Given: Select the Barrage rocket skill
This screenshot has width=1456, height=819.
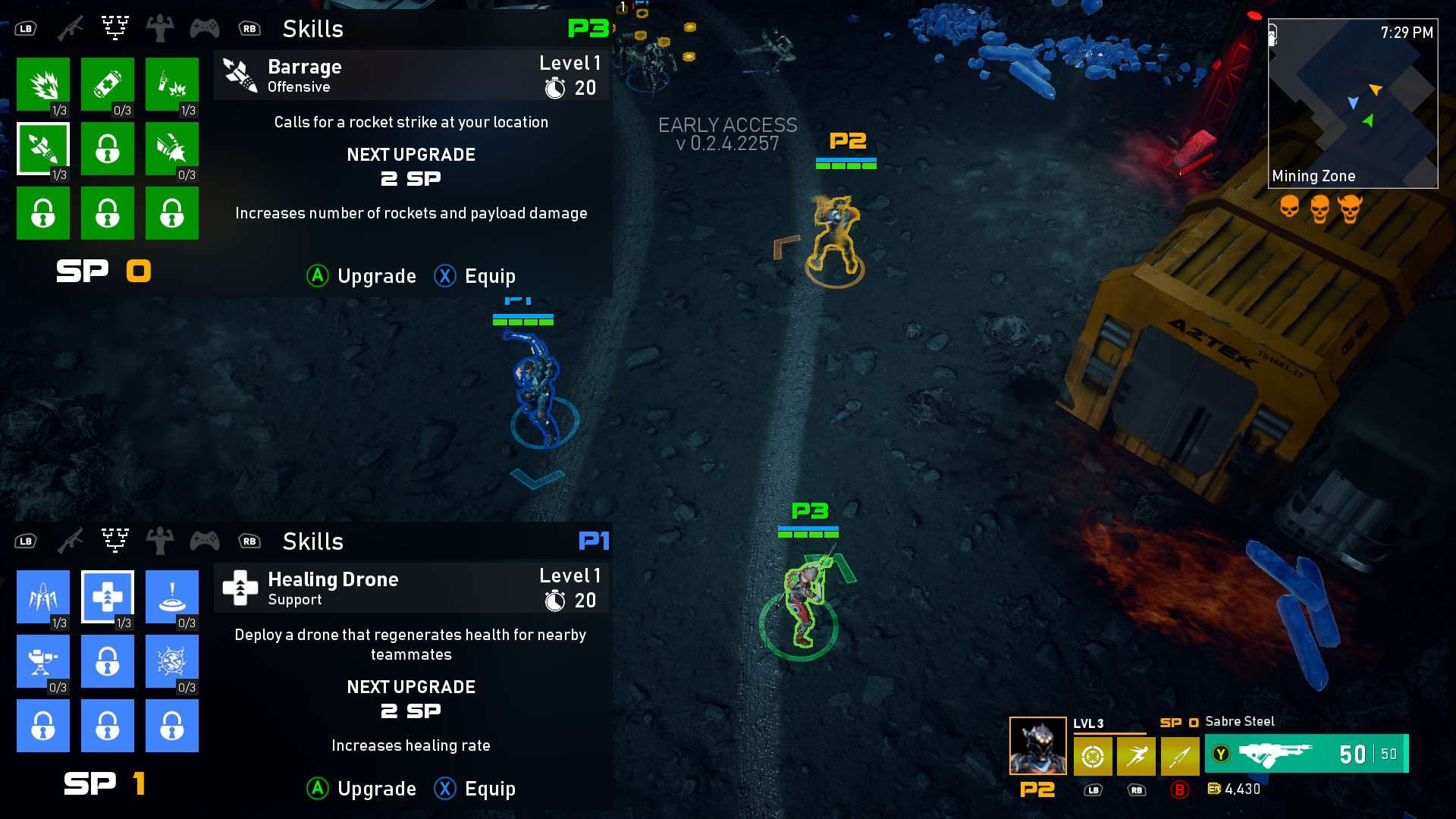Looking at the screenshot, I should tap(43, 149).
